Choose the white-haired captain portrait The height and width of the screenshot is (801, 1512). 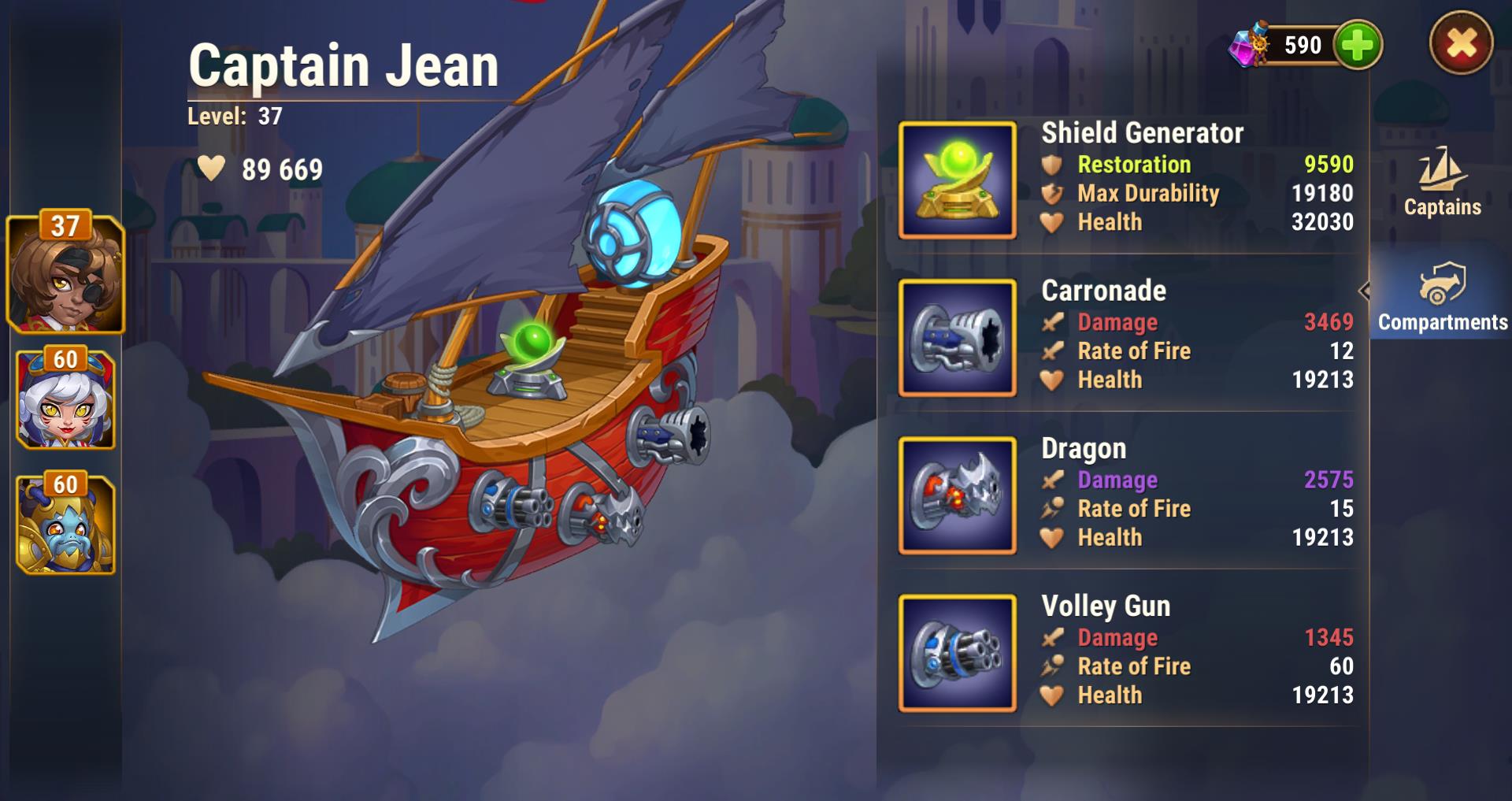pyautogui.click(x=65, y=400)
